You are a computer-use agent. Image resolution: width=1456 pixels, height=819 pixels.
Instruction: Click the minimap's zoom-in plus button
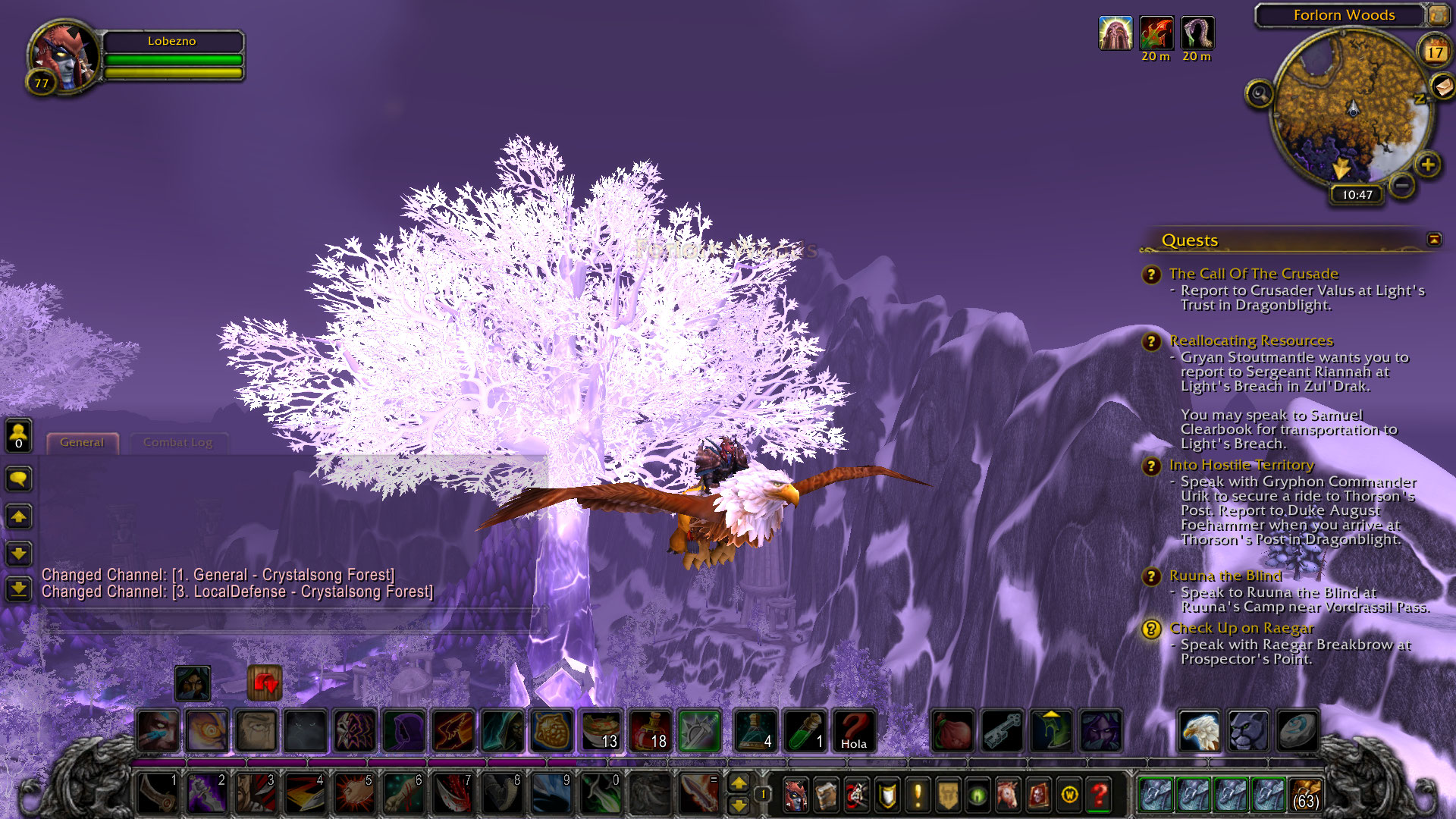[1428, 165]
